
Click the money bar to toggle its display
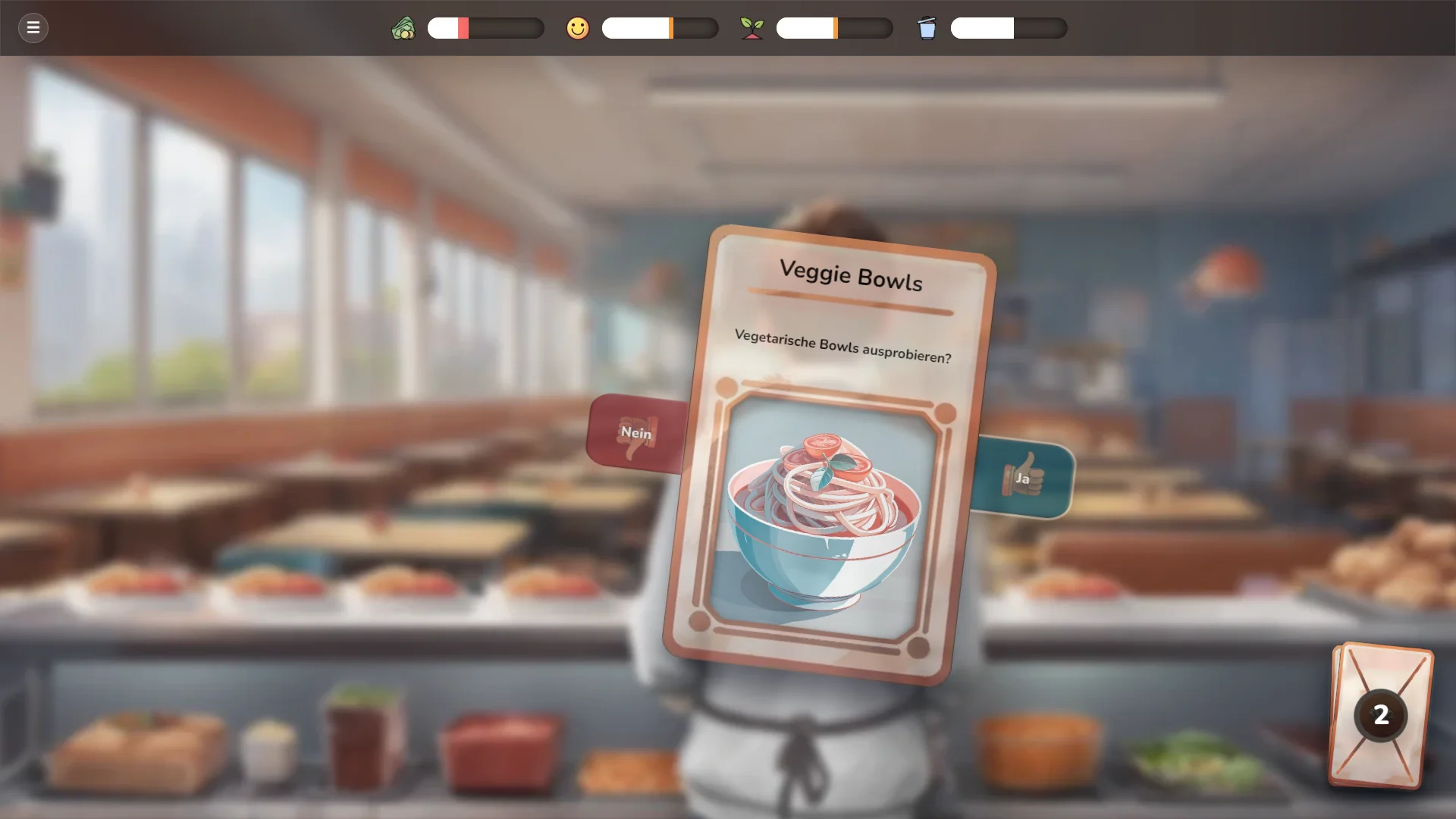pyautogui.click(x=485, y=28)
